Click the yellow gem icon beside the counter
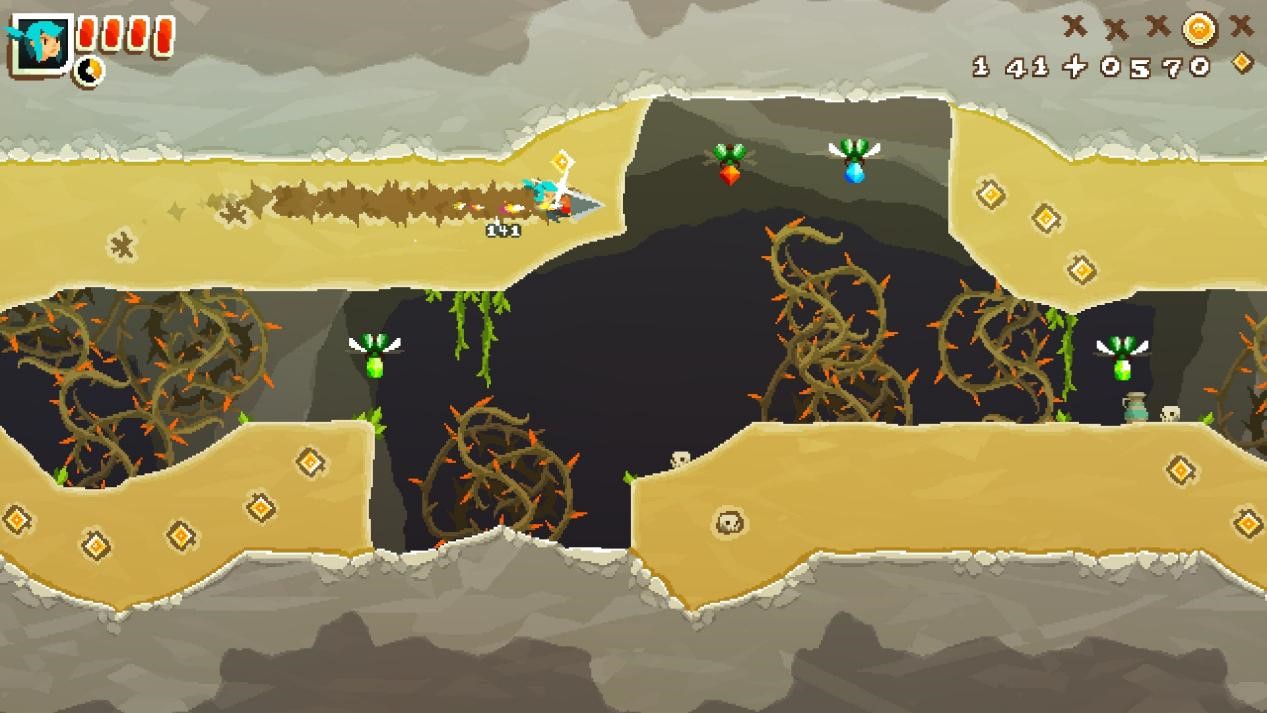 coord(1241,63)
